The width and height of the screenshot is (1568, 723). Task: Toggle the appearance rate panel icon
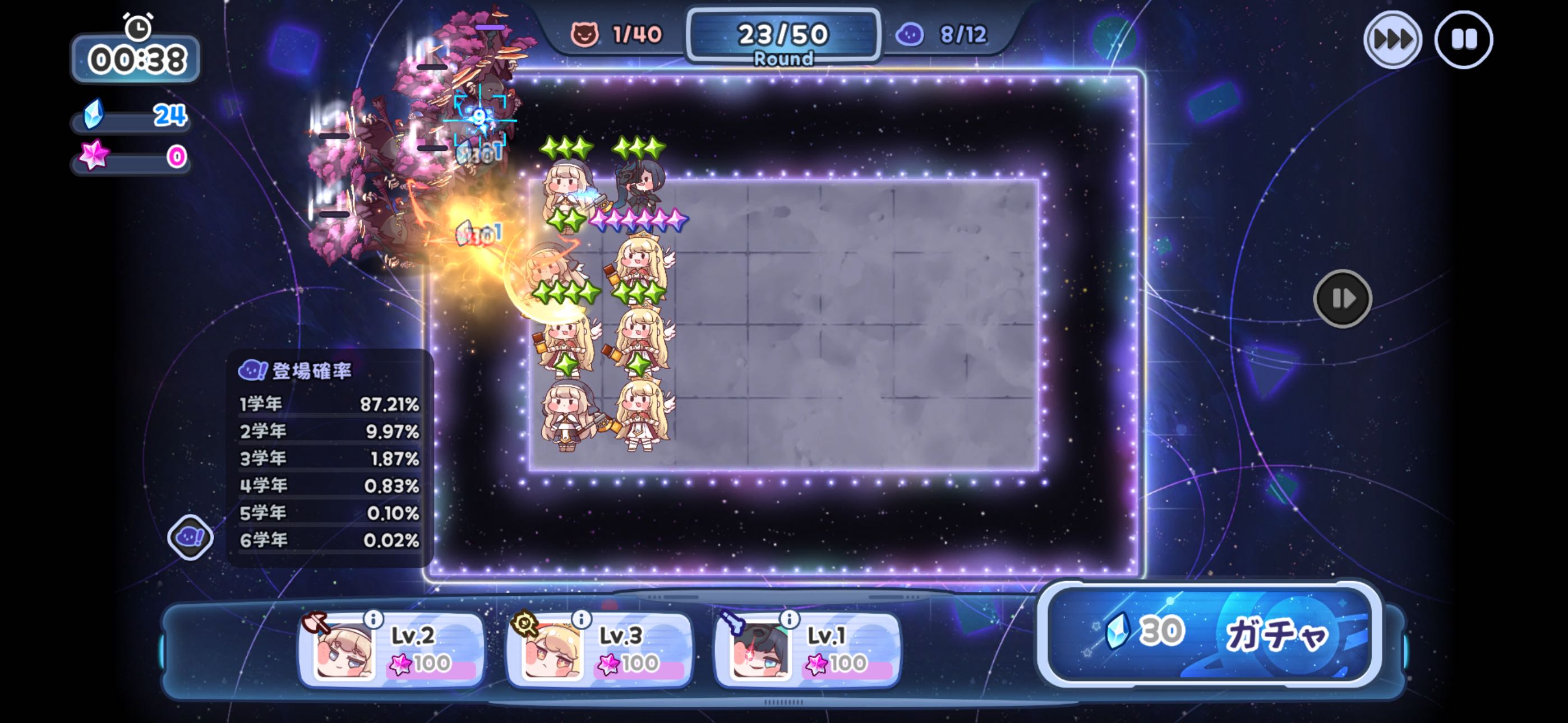click(190, 537)
